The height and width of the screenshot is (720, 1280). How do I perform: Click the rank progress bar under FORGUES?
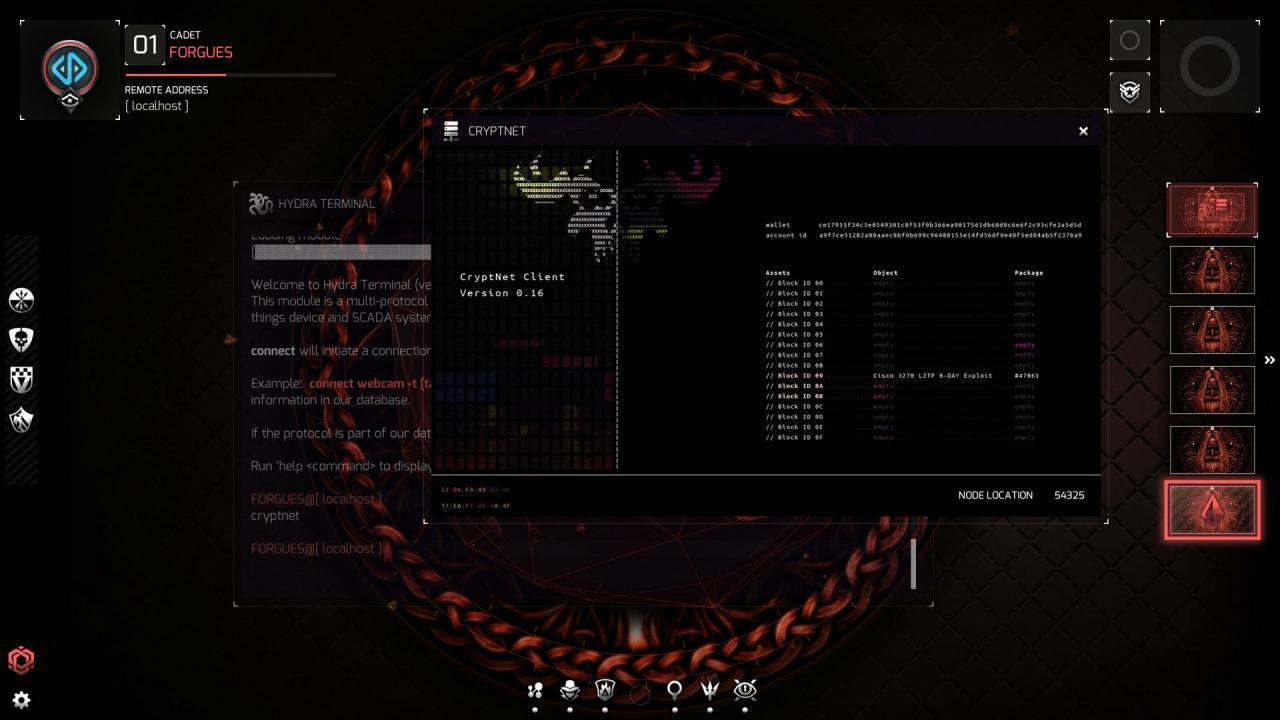coord(230,74)
